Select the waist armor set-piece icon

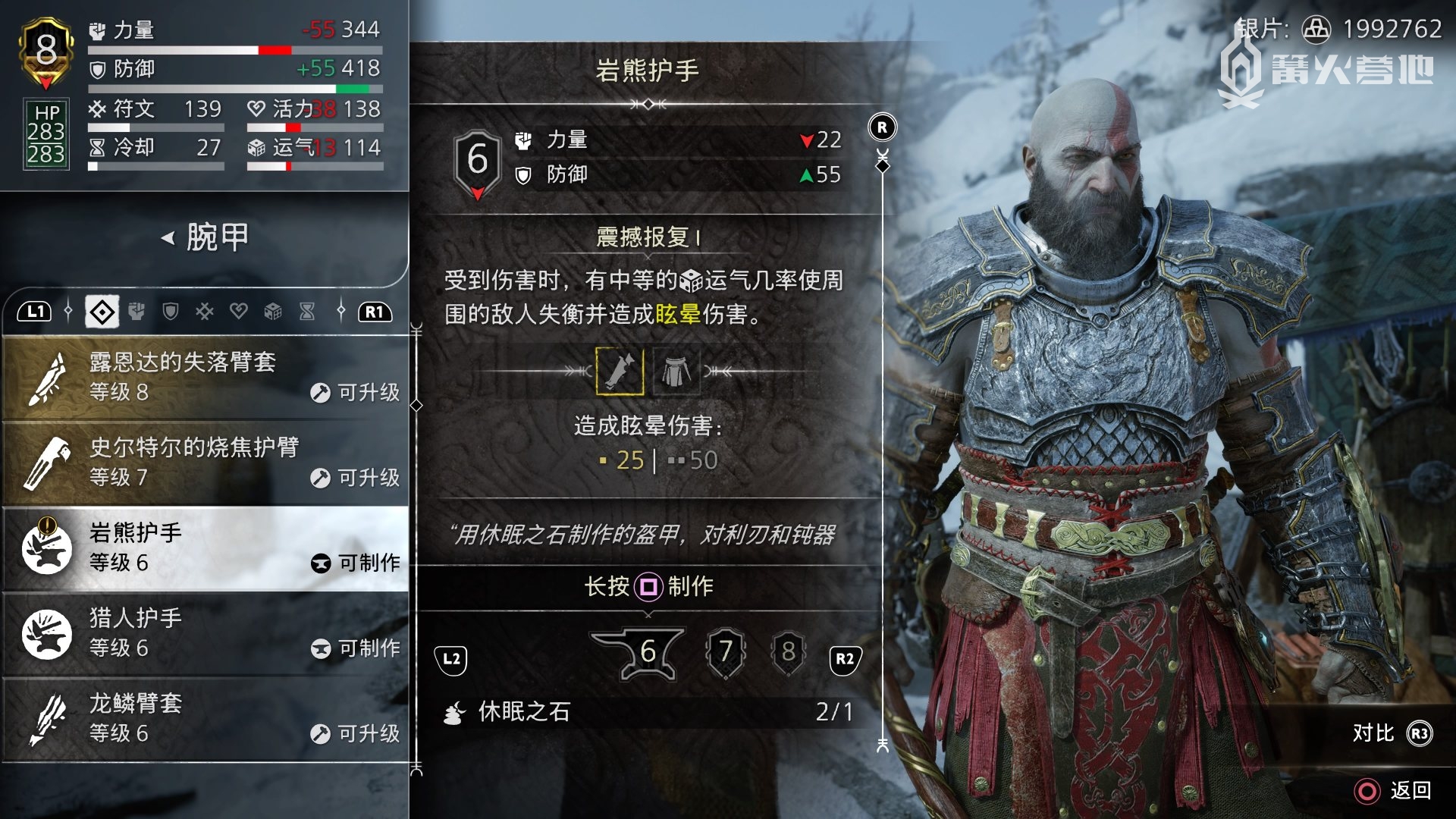pos(675,372)
